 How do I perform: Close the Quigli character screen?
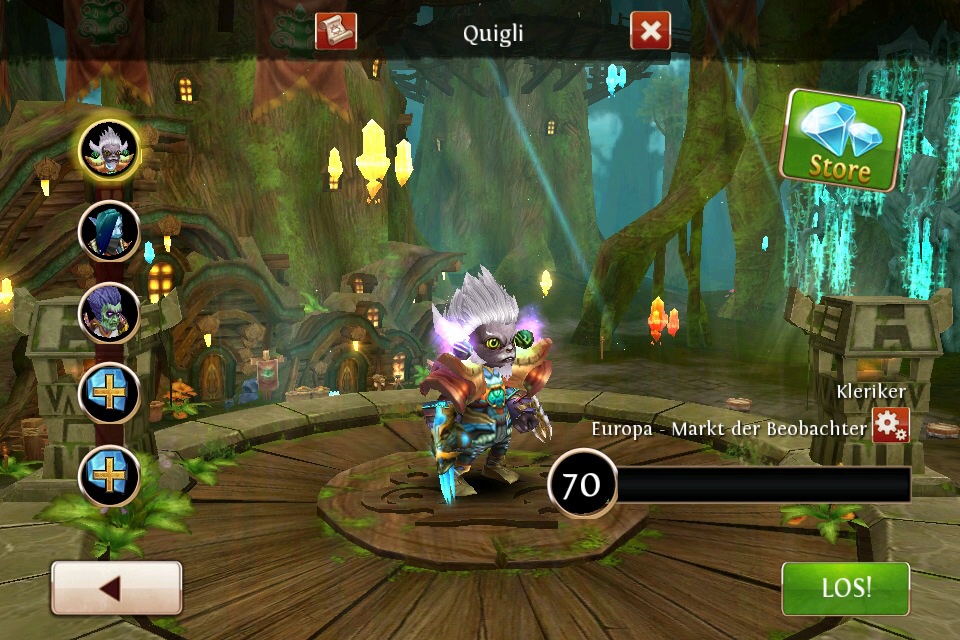(650, 31)
